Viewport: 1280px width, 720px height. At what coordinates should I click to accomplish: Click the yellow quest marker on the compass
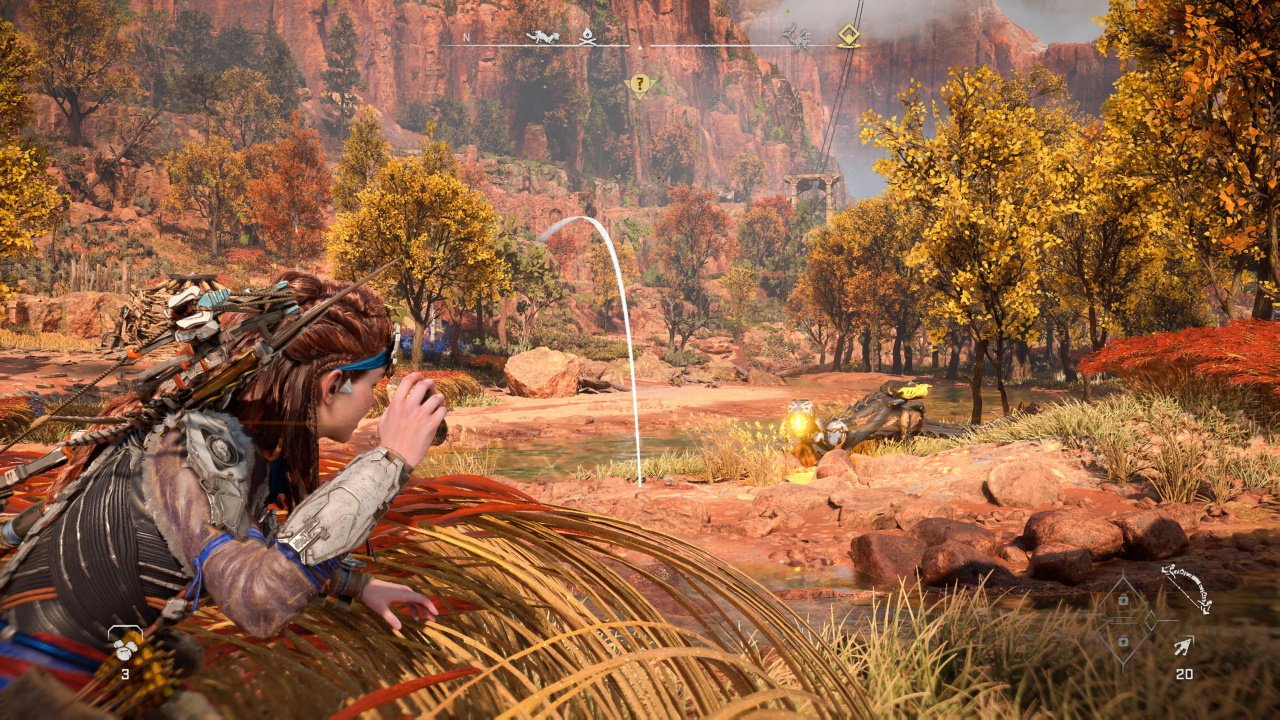[849, 36]
